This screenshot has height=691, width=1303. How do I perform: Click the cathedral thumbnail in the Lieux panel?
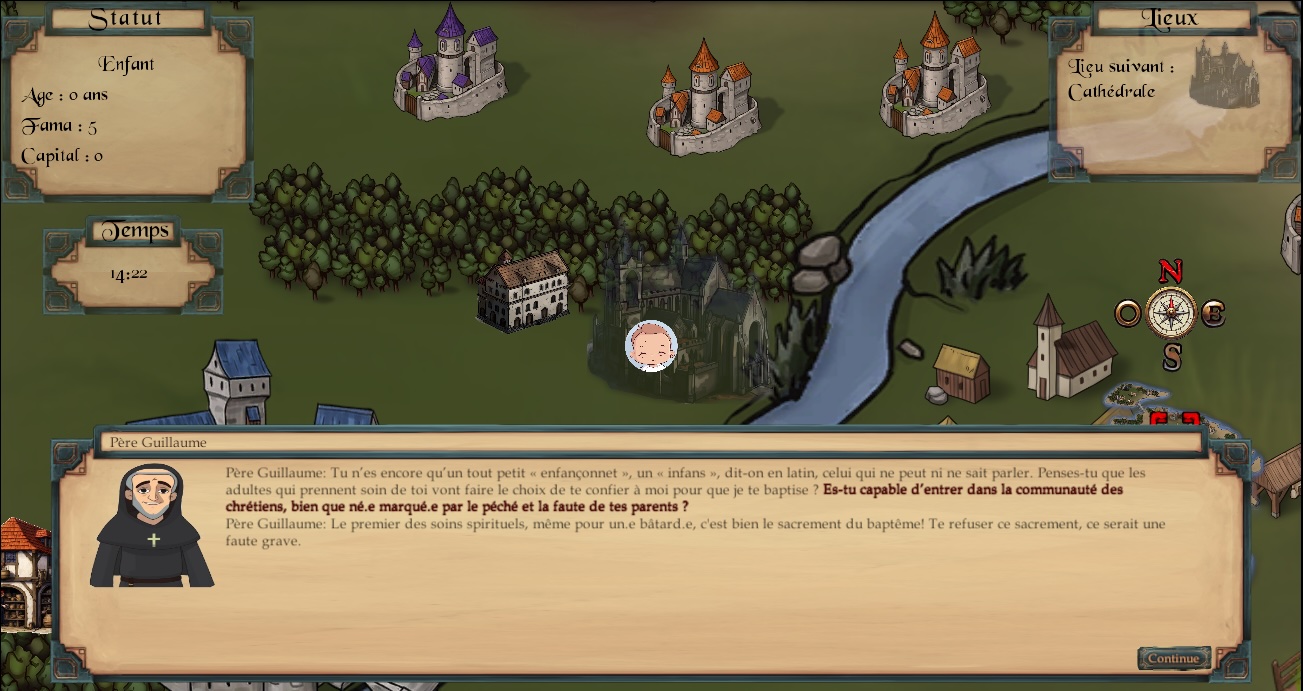coord(1223,73)
